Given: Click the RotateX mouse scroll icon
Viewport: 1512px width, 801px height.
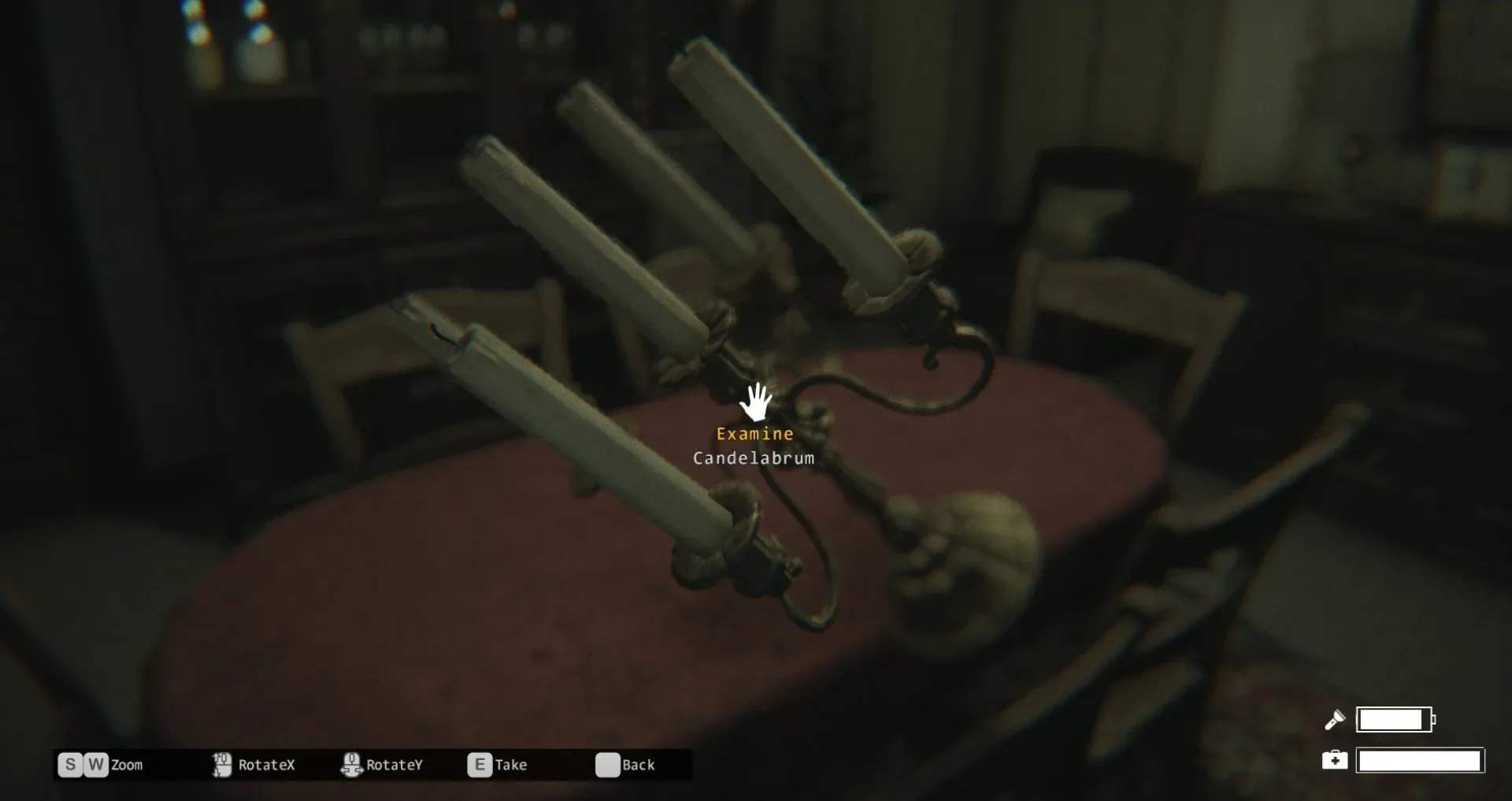Looking at the screenshot, I should 221,764.
